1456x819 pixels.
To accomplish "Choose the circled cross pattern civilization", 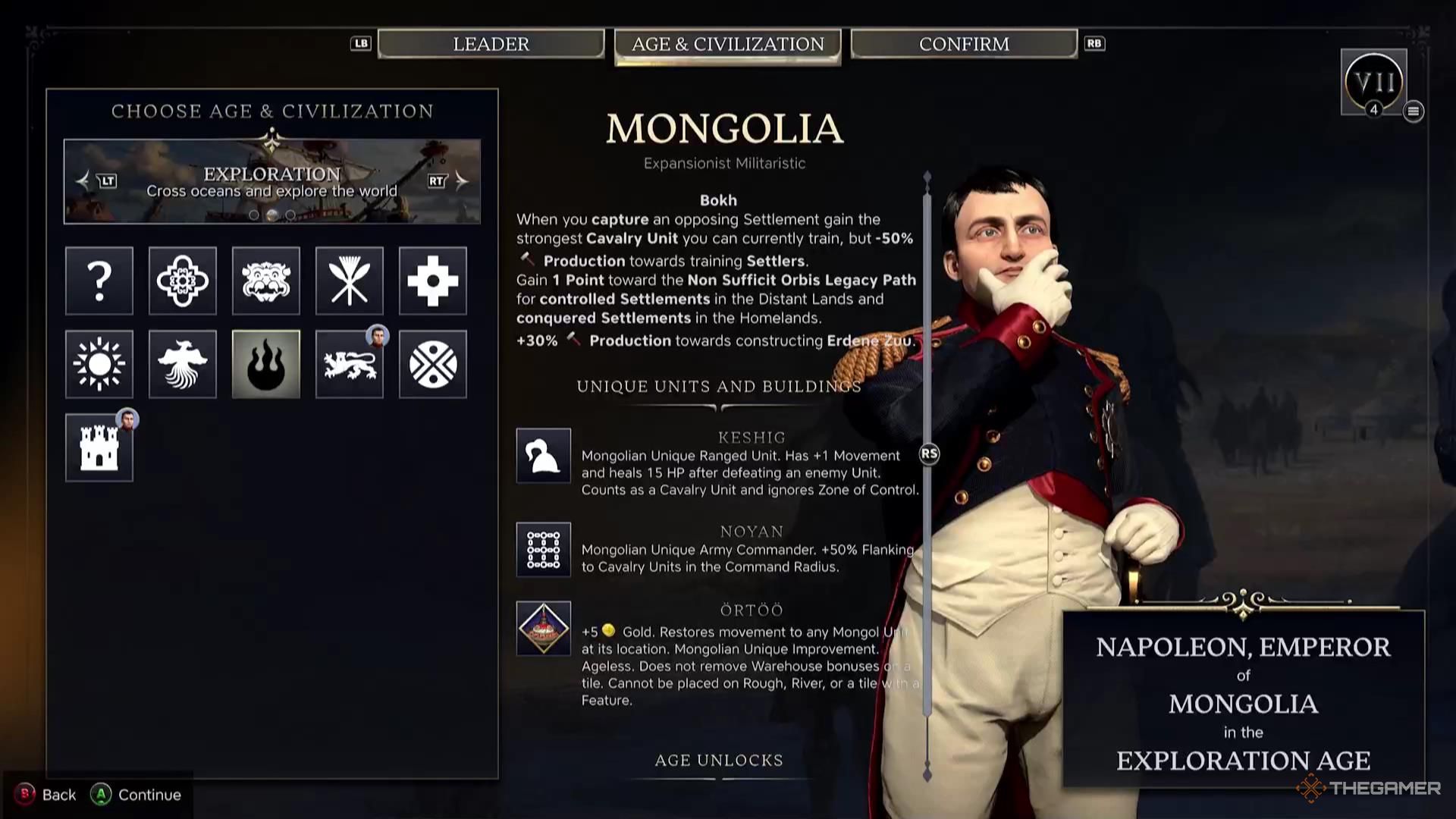I will [x=433, y=364].
